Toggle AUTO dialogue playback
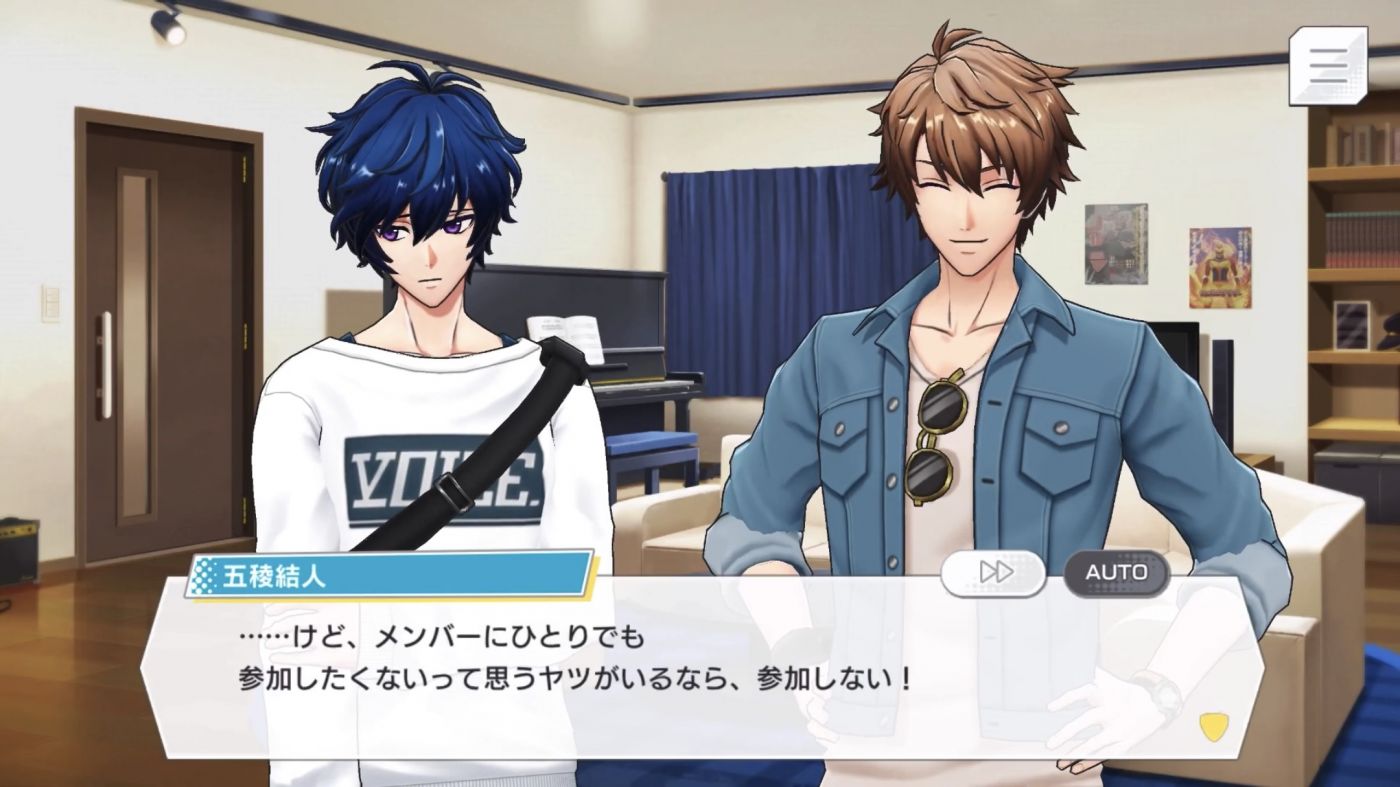The height and width of the screenshot is (787, 1400). (x=1116, y=572)
